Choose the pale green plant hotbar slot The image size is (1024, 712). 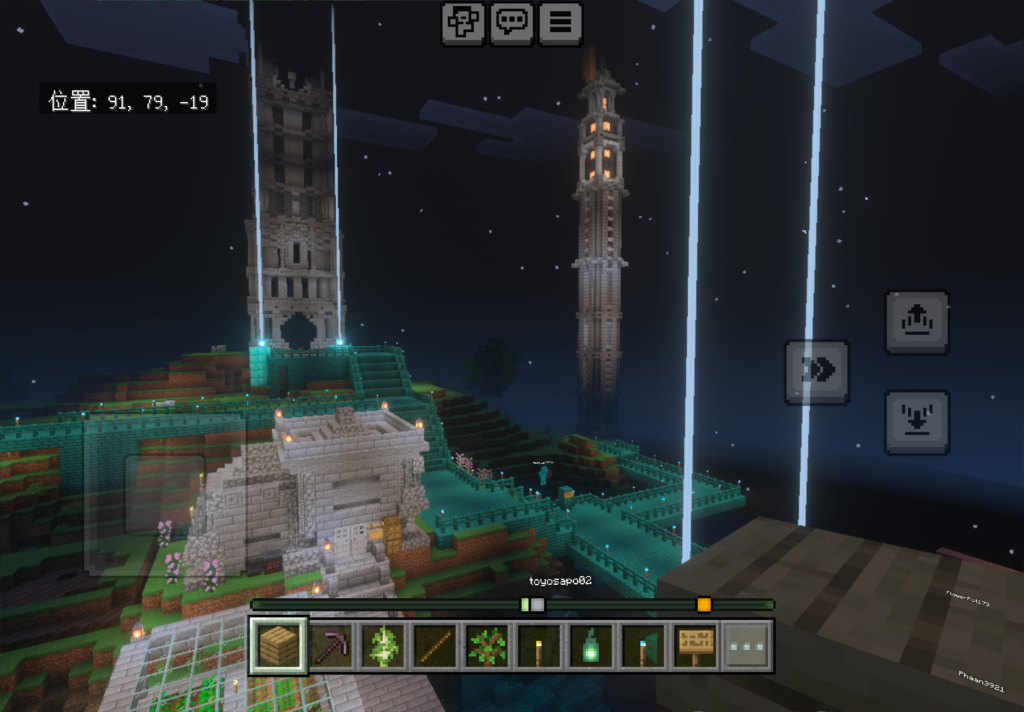[x=383, y=646]
